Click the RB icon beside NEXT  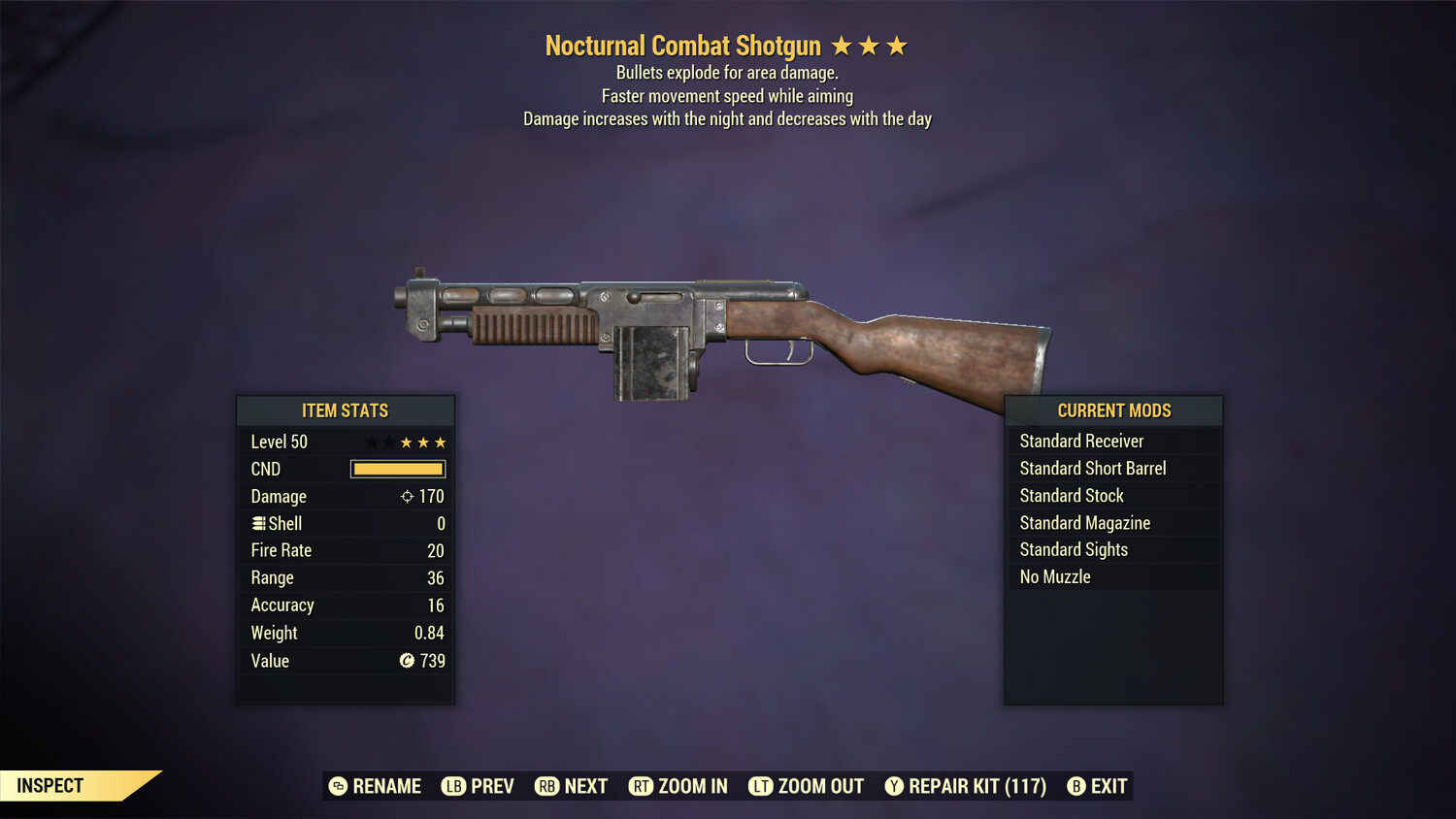tap(546, 786)
